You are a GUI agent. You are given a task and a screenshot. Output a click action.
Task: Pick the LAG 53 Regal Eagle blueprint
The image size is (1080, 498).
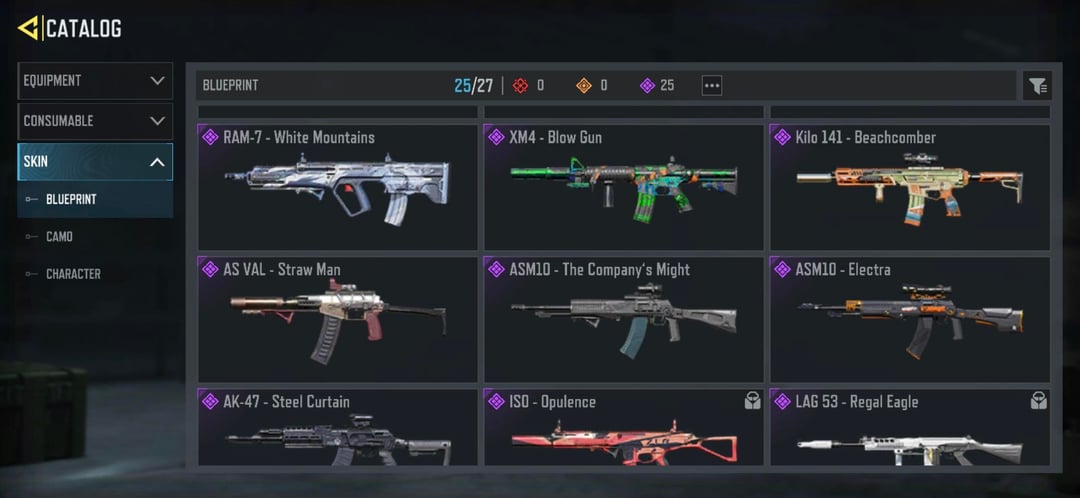910,428
